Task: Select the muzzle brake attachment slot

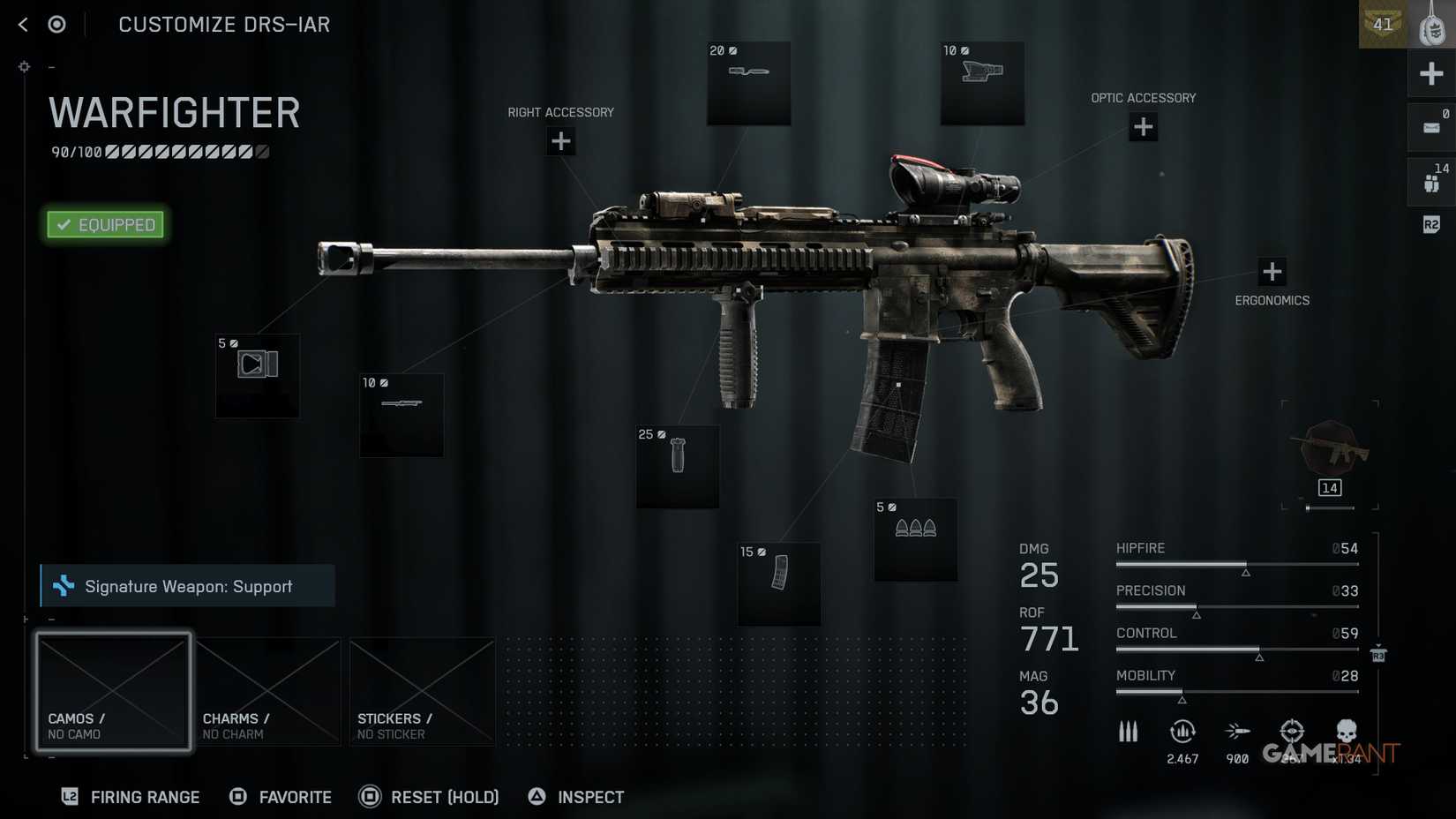Action: pos(258,375)
